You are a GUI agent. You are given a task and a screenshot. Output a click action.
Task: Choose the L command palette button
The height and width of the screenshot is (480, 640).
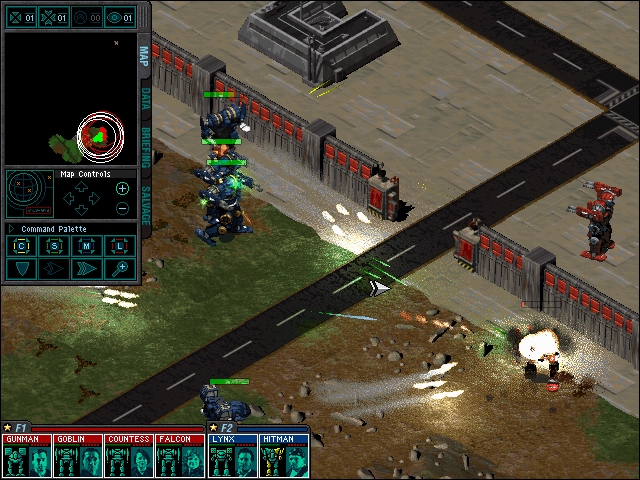tap(119, 246)
